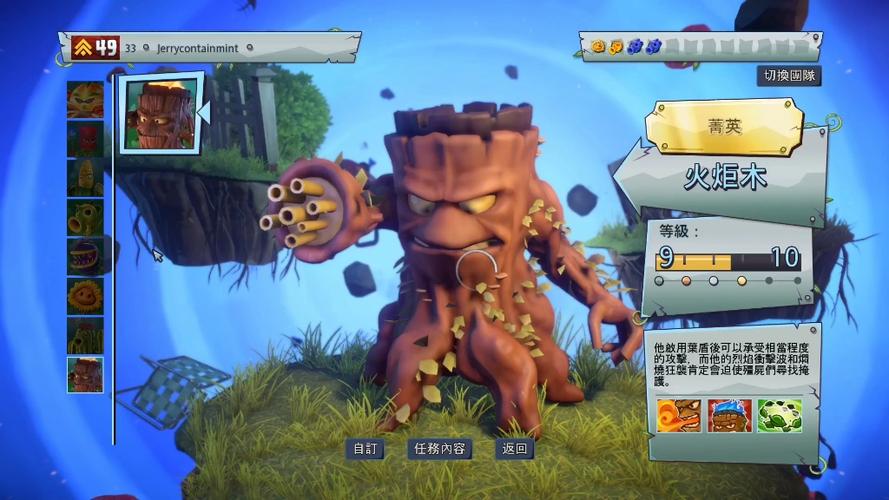
Task: Pick the Cactus character portrait
Action: click(85, 335)
